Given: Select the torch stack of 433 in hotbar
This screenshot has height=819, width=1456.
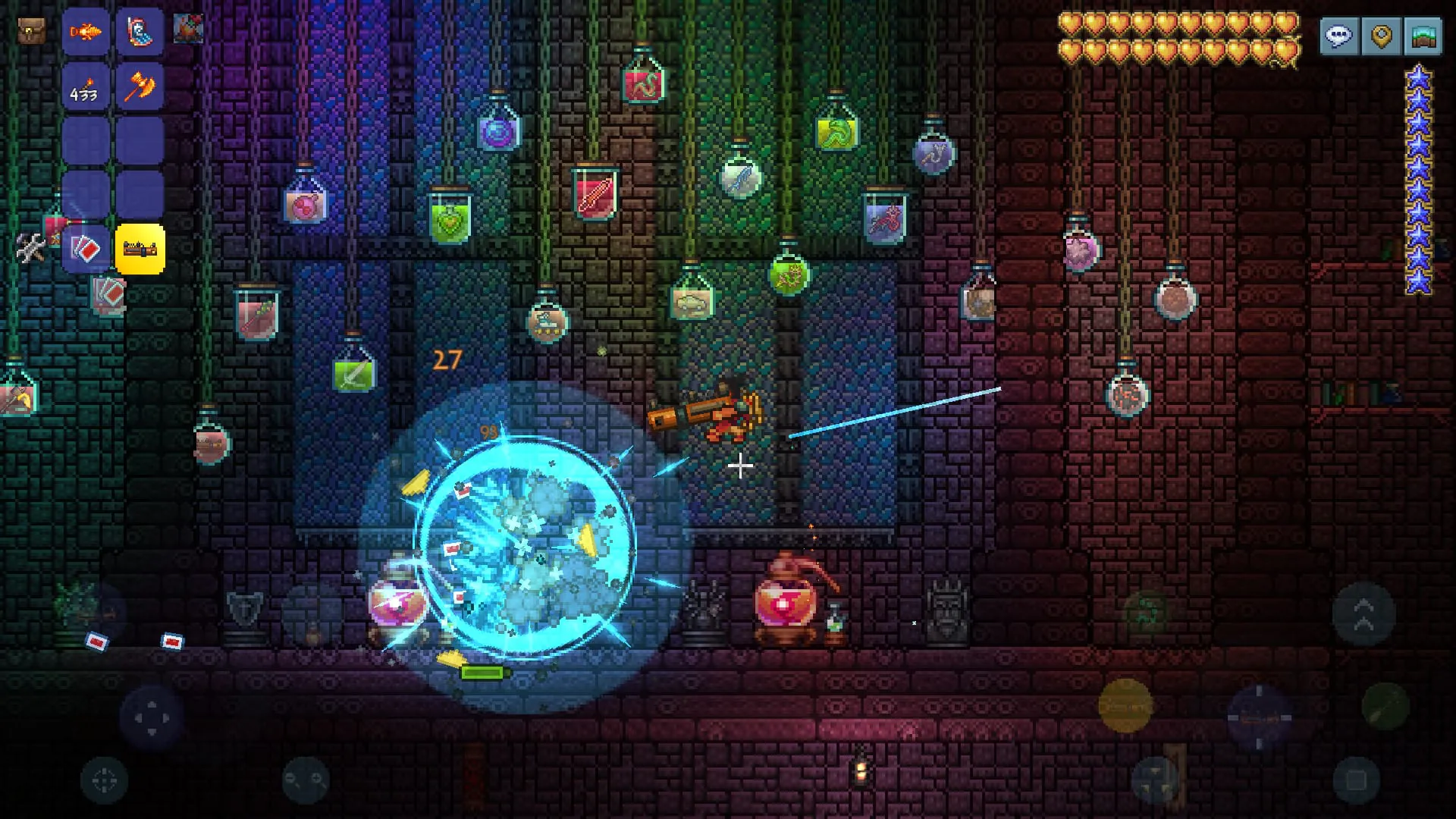Looking at the screenshot, I should click(x=86, y=86).
